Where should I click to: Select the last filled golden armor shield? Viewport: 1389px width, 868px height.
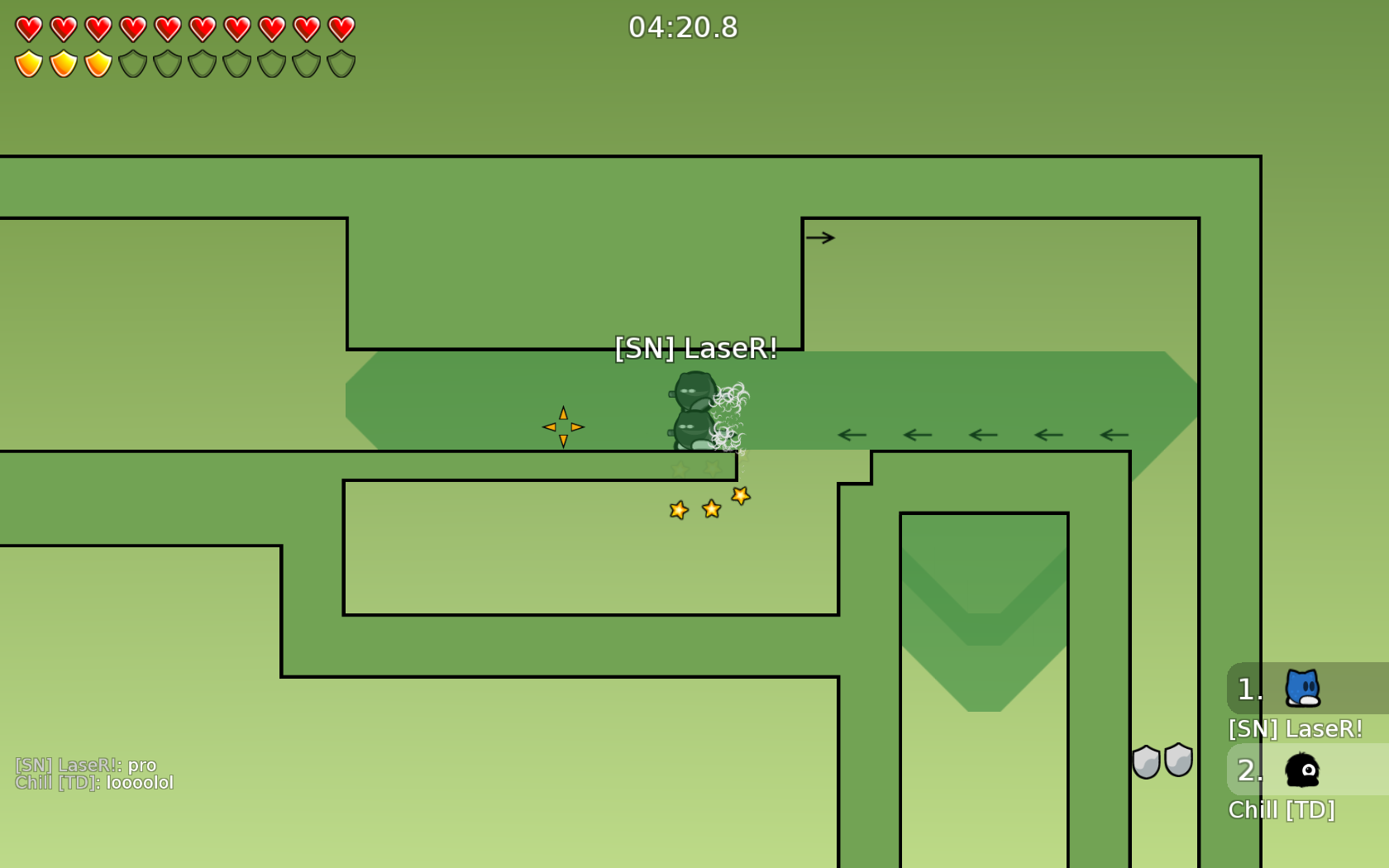98,62
